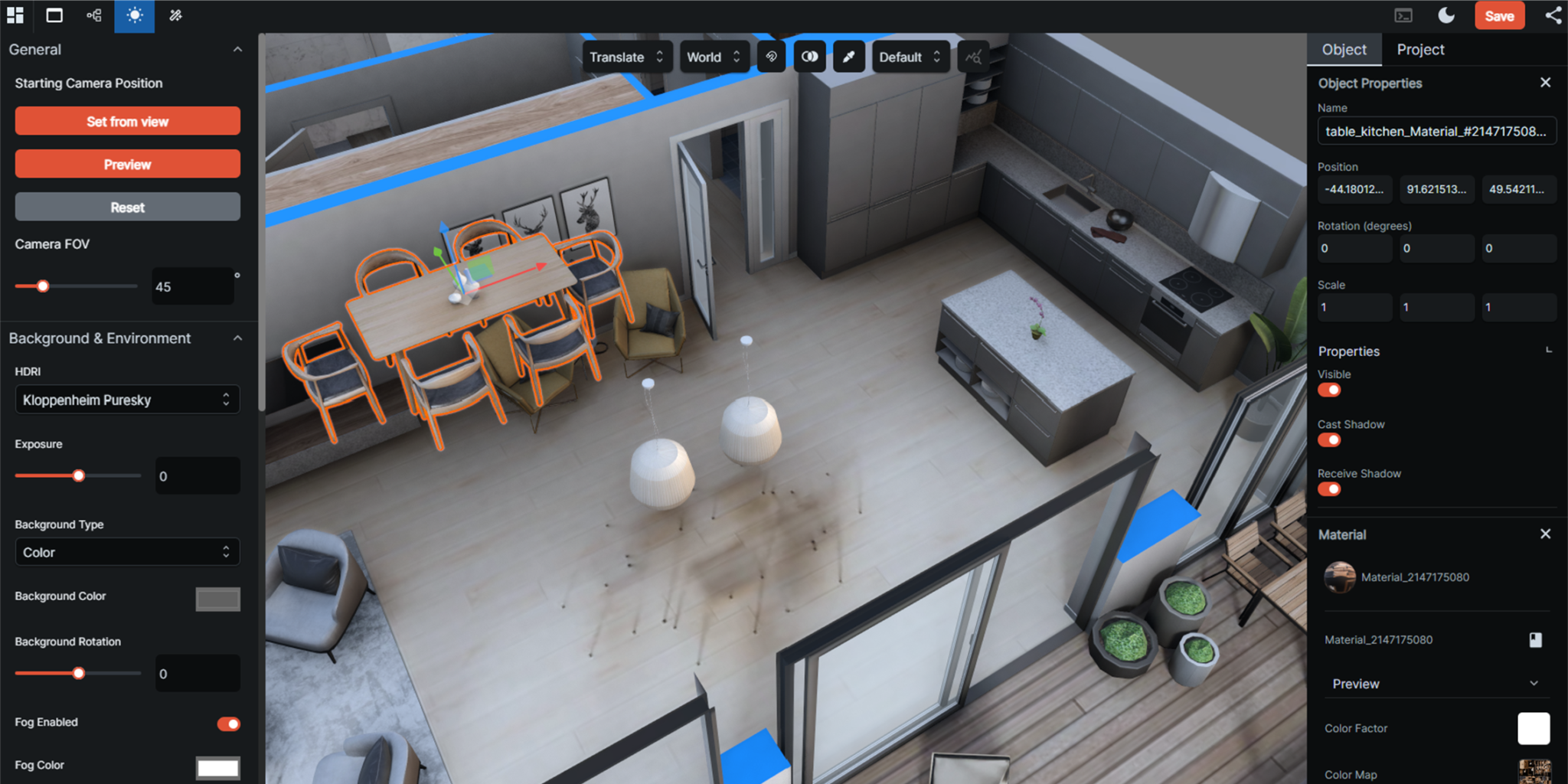
Task: Click the snap magnet icon in viewport toolbar
Action: (x=771, y=57)
